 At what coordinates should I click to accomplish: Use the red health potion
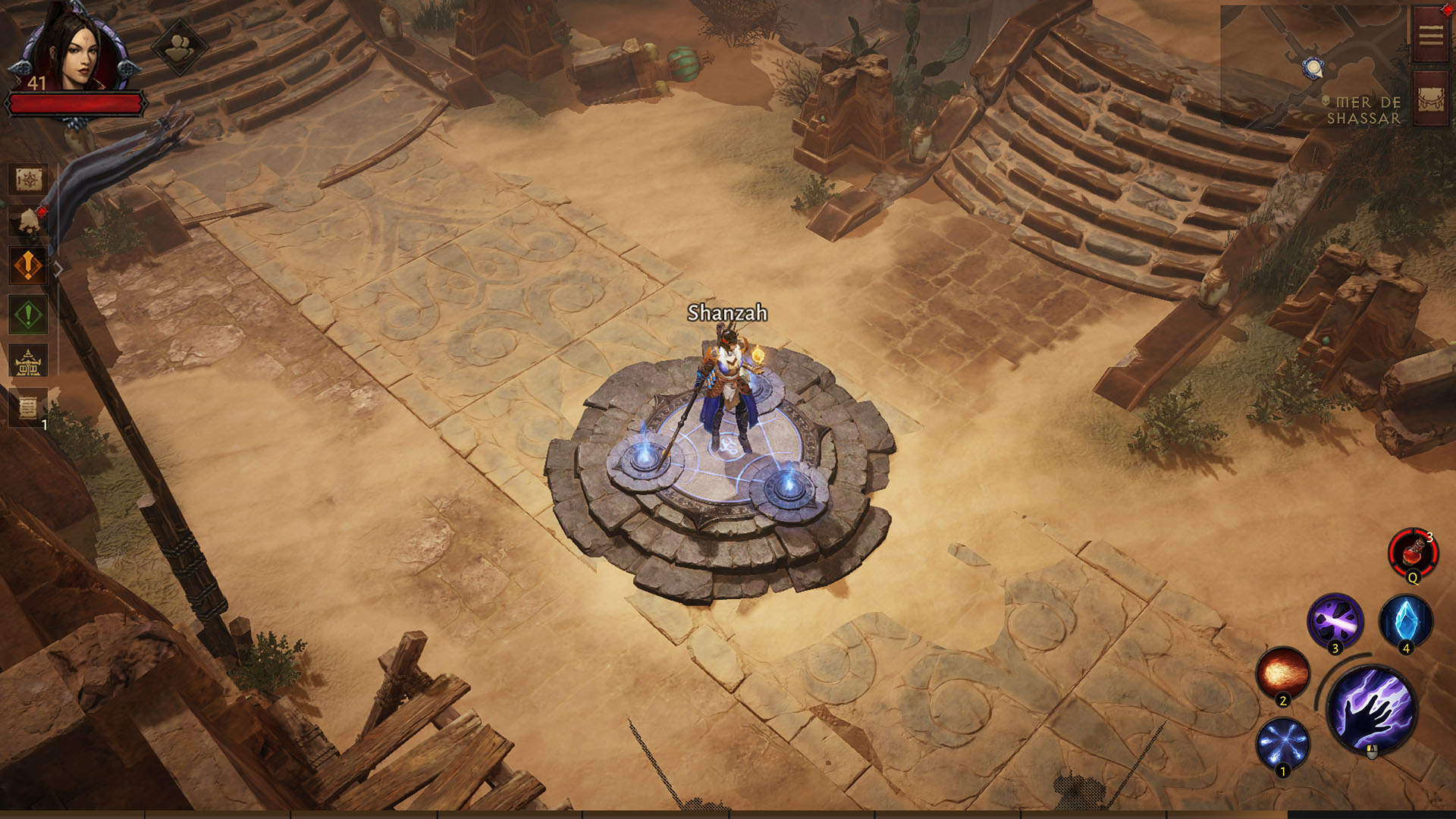1413,554
